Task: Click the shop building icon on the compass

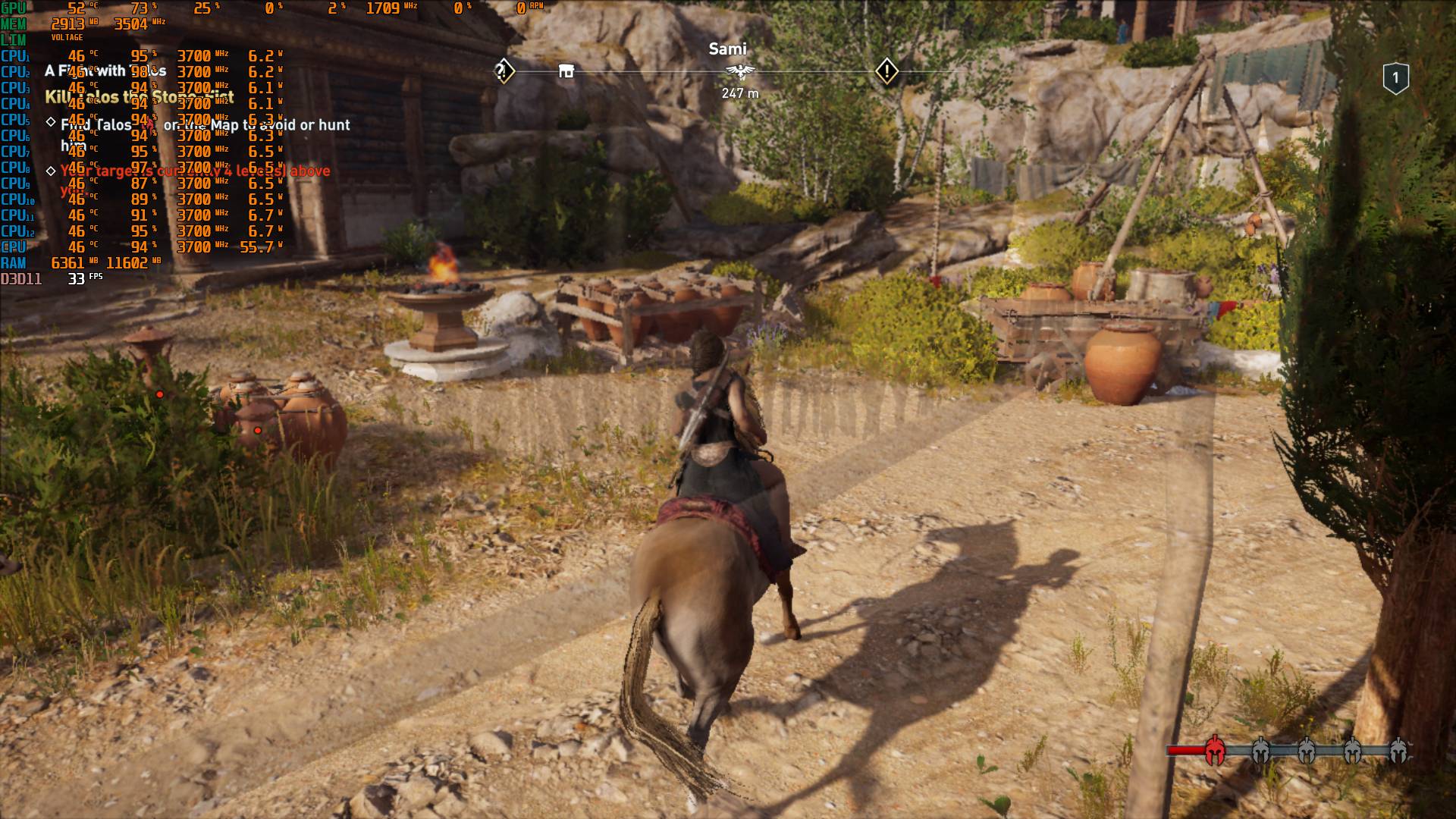Action: tap(566, 70)
